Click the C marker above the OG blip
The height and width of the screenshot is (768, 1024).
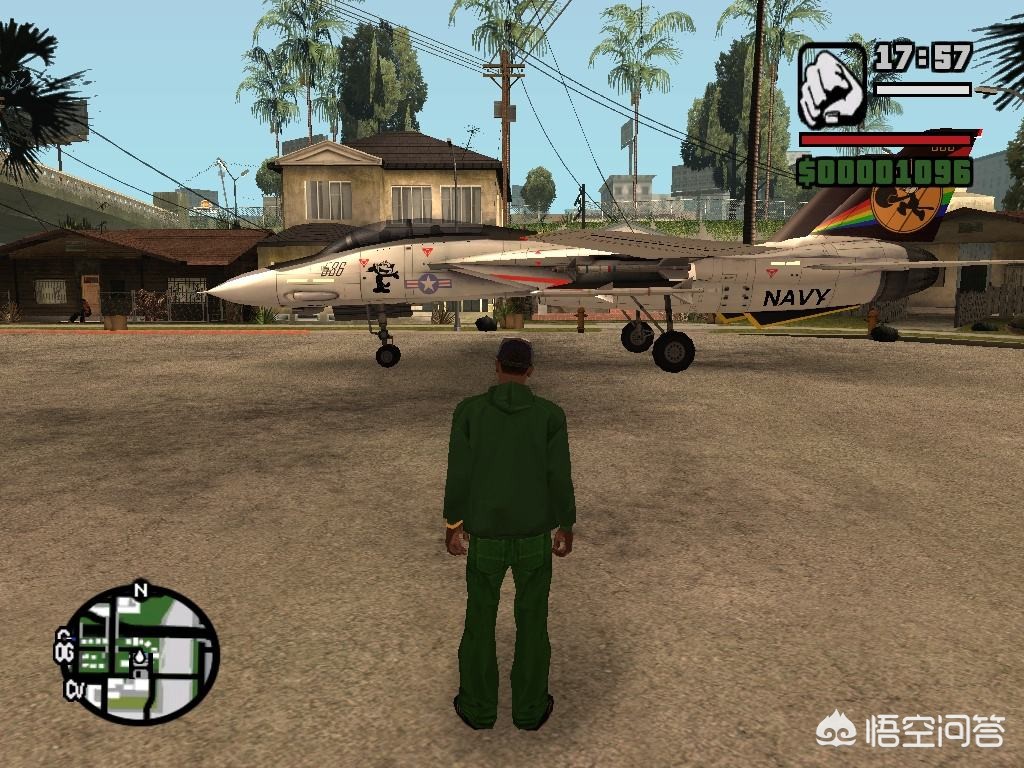(64, 636)
